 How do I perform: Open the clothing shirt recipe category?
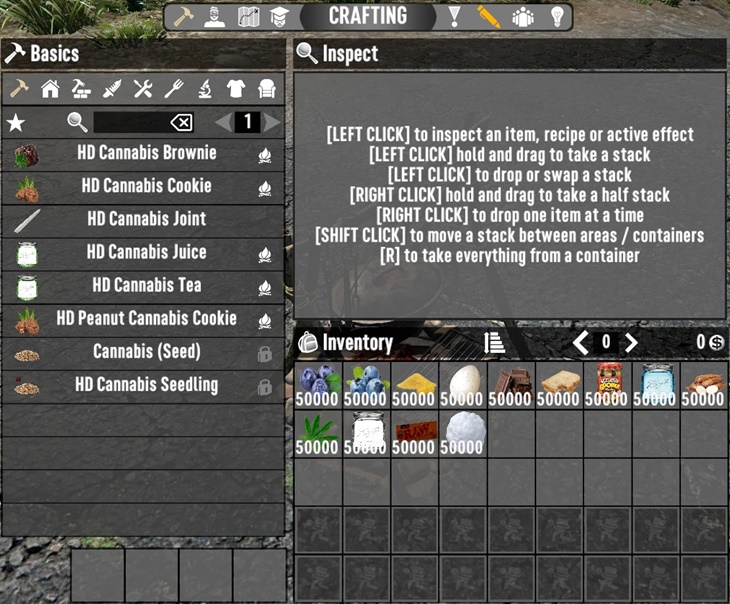point(235,89)
